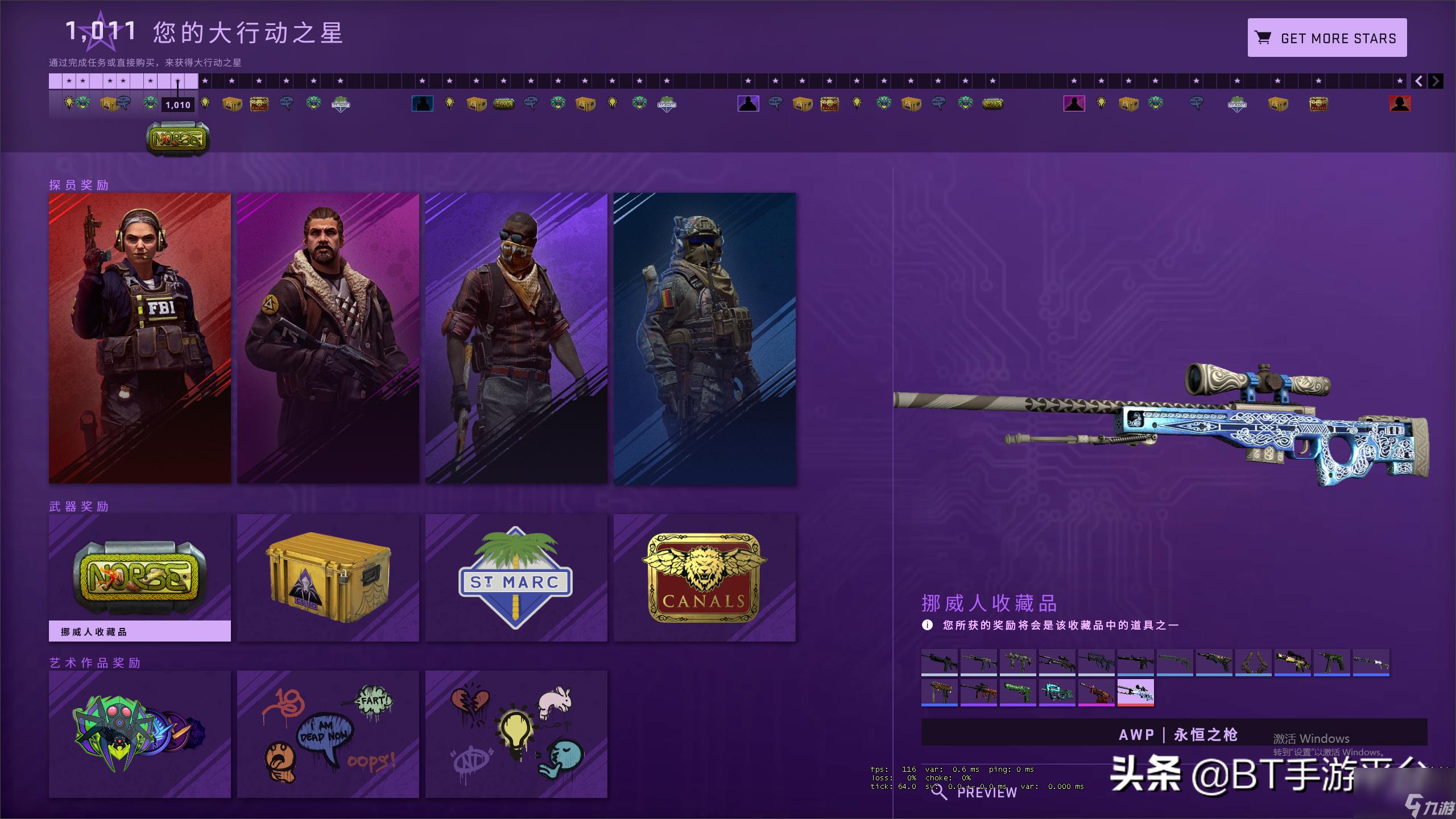Pick the masked agent wearing sunglasses
1456x819 pixels.
pos(516,338)
